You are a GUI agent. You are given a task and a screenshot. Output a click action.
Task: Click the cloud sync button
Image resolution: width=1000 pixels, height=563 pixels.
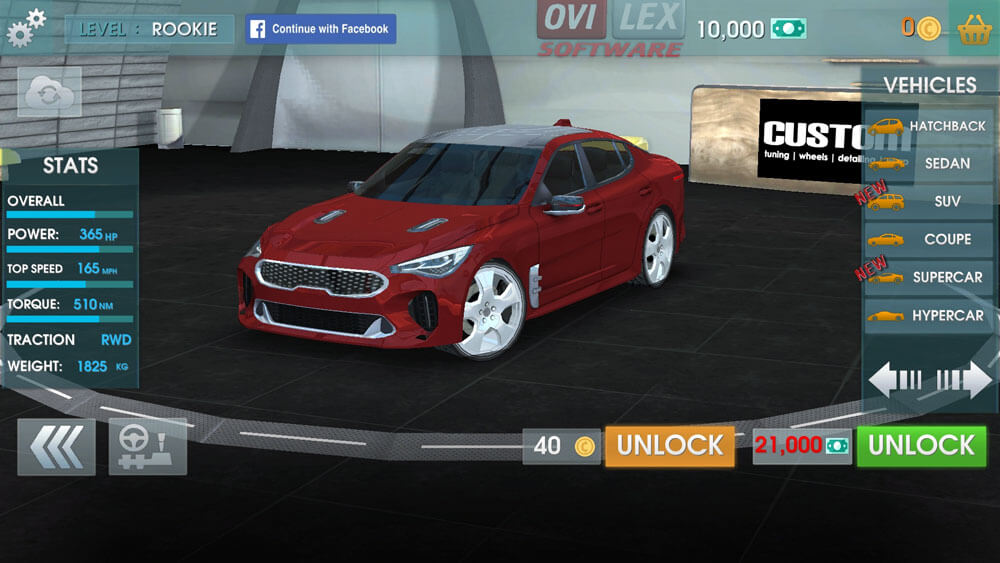[x=48, y=94]
